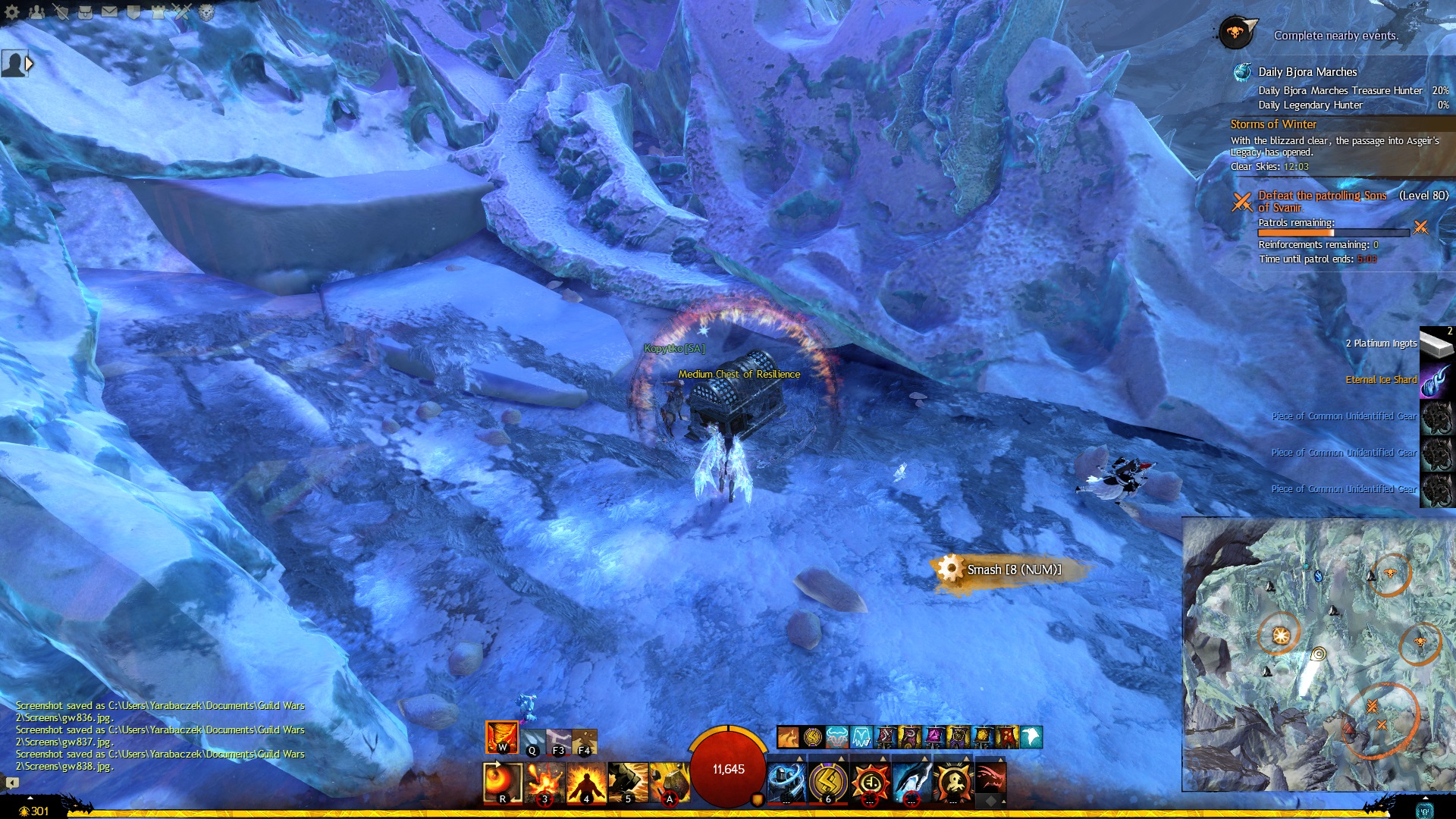Open the Daily Bjora Marches achievement tracker
The width and height of the screenshot is (1456, 819).
click(x=1307, y=72)
